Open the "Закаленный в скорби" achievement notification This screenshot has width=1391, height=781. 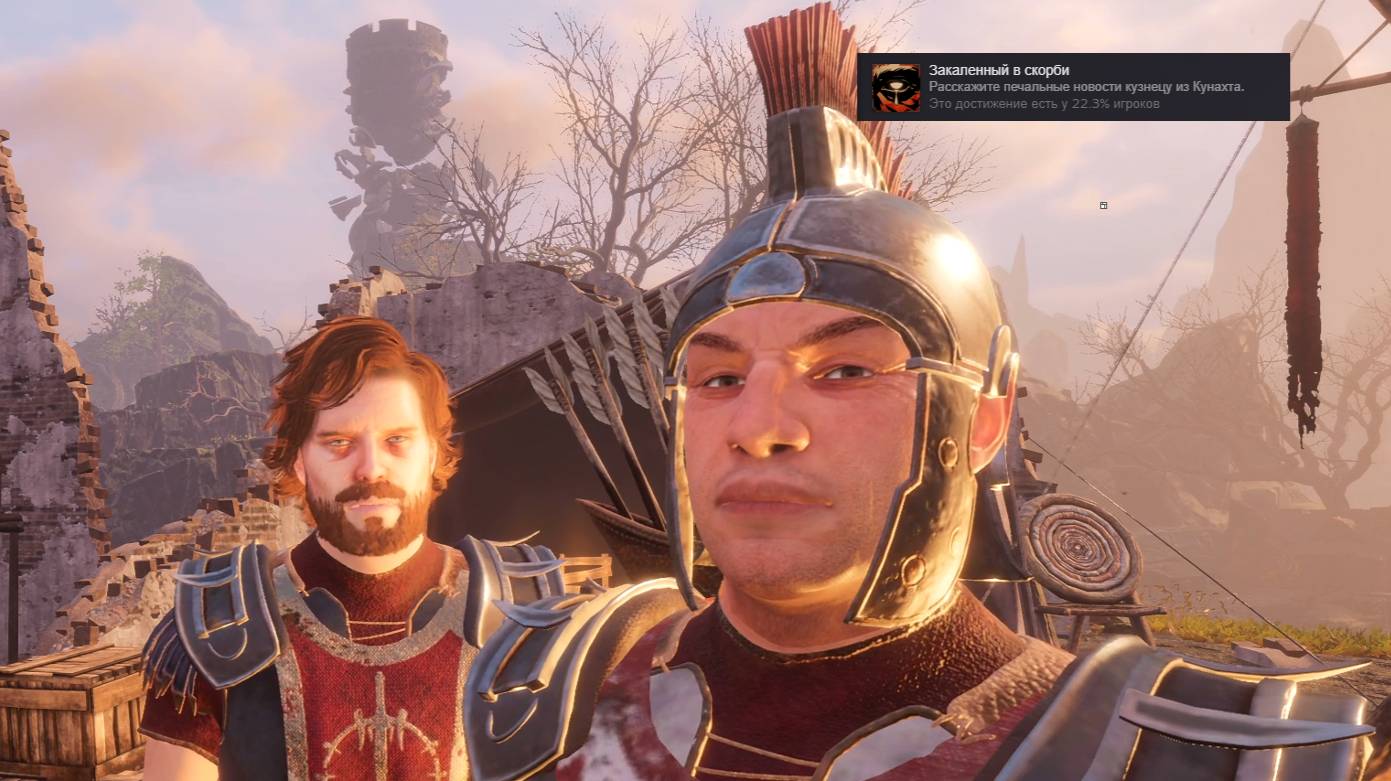pos(1072,87)
